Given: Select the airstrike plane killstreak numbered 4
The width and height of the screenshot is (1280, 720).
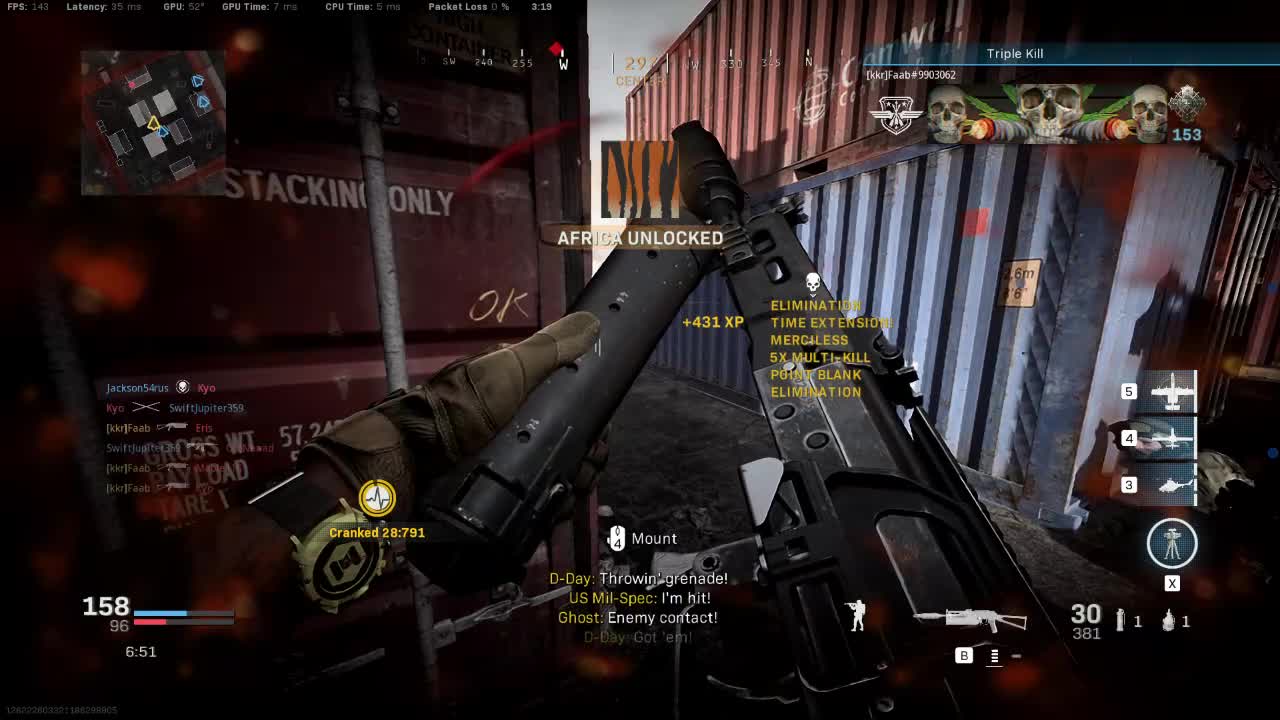Looking at the screenshot, I should pos(1171,438).
